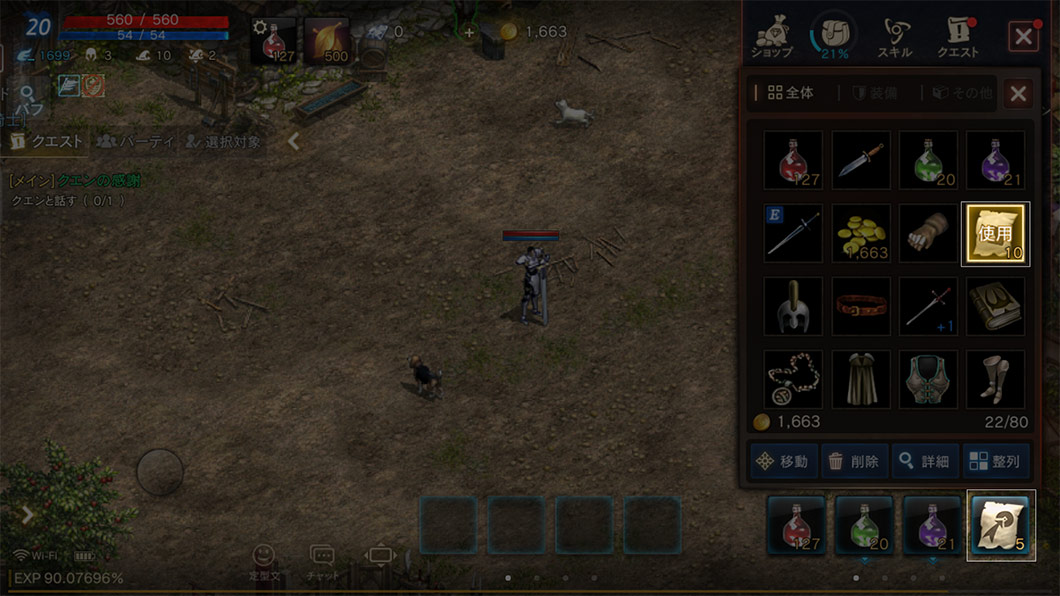Use the highlighted scroll marked 使用
This screenshot has height=596, width=1060.
[995, 234]
